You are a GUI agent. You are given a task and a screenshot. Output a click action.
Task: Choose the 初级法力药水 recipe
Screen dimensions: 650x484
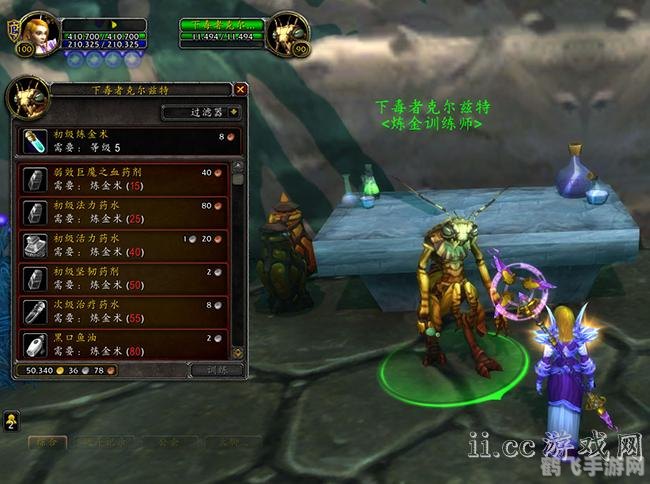tap(123, 212)
